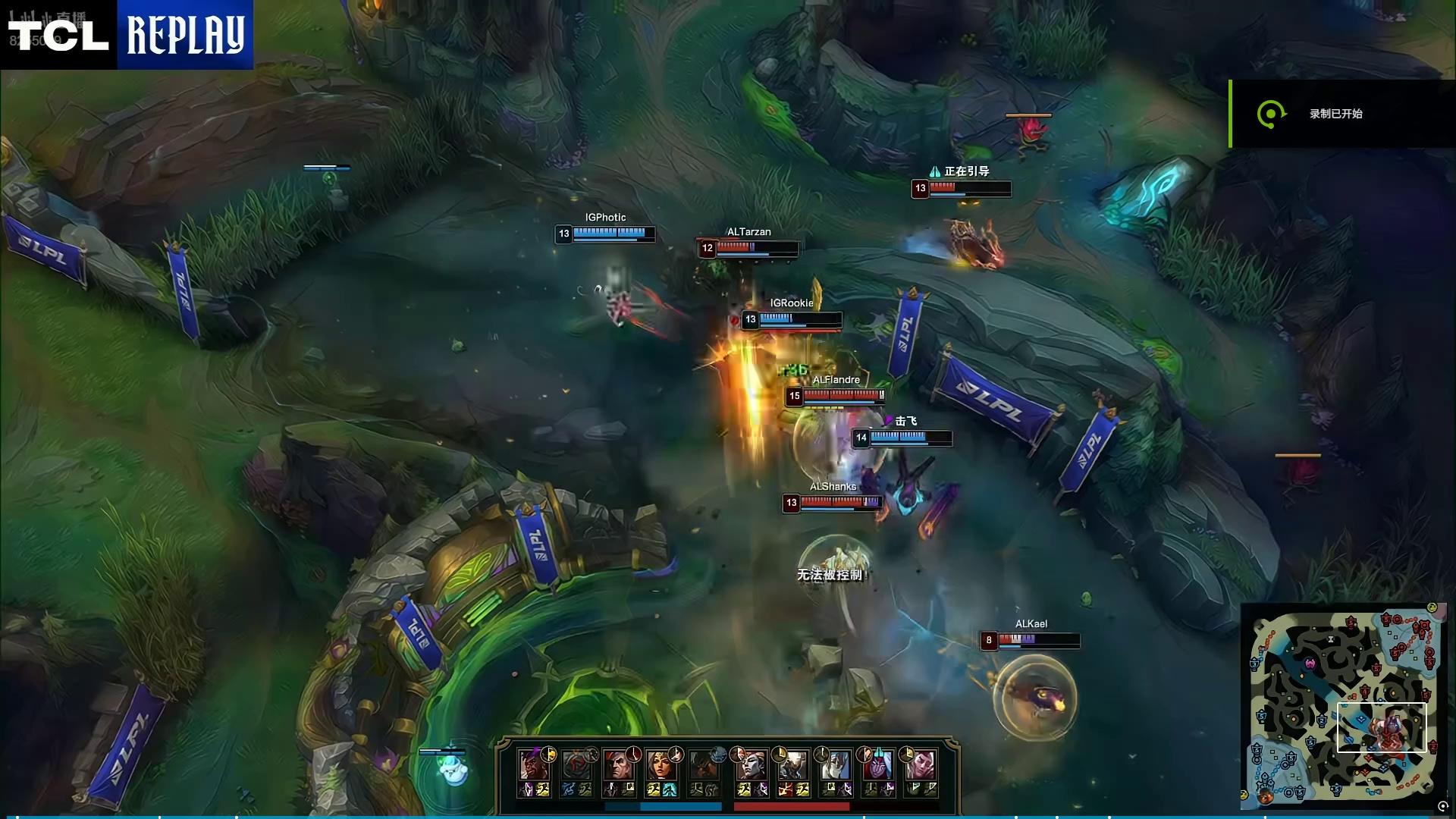
Task: Click the purple Baron icon on the minimap
Action: coord(1310,664)
